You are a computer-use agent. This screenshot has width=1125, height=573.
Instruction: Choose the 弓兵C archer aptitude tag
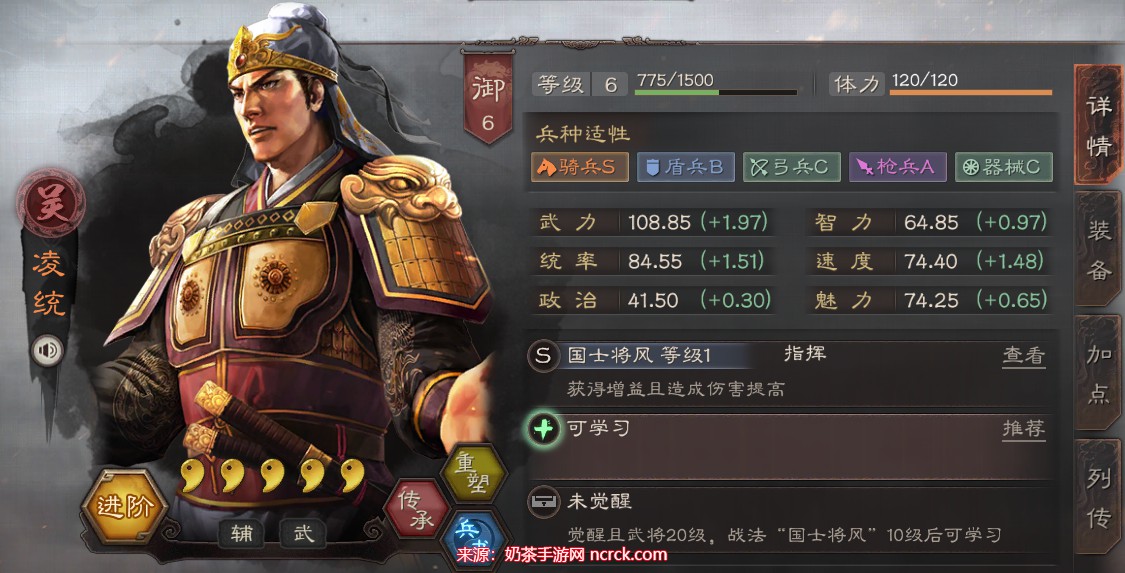tap(791, 167)
